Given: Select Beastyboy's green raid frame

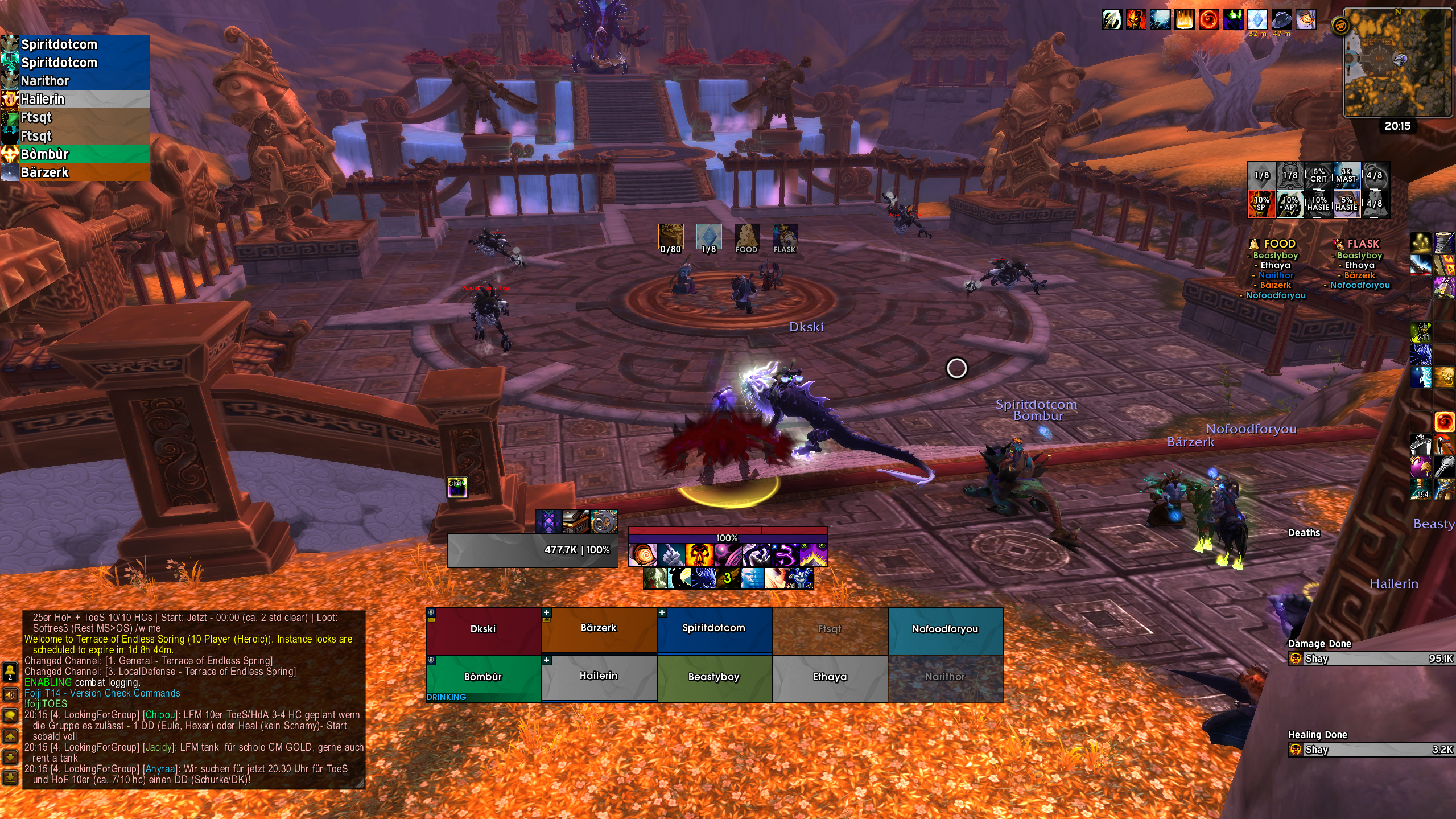Looking at the screenshot, I should point(714,677).
